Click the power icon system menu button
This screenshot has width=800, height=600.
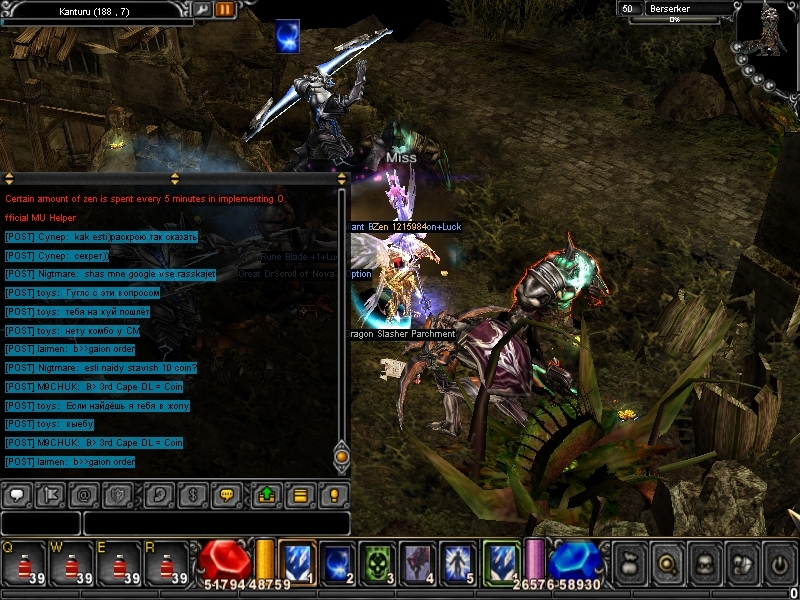[779, 564]
